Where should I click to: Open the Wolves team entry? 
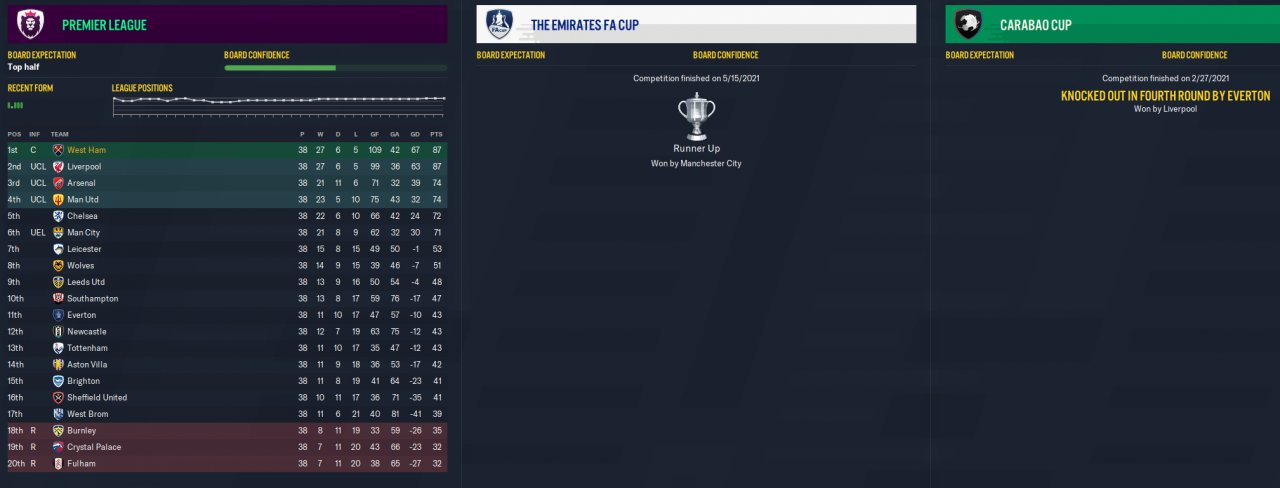pos(82,265)
